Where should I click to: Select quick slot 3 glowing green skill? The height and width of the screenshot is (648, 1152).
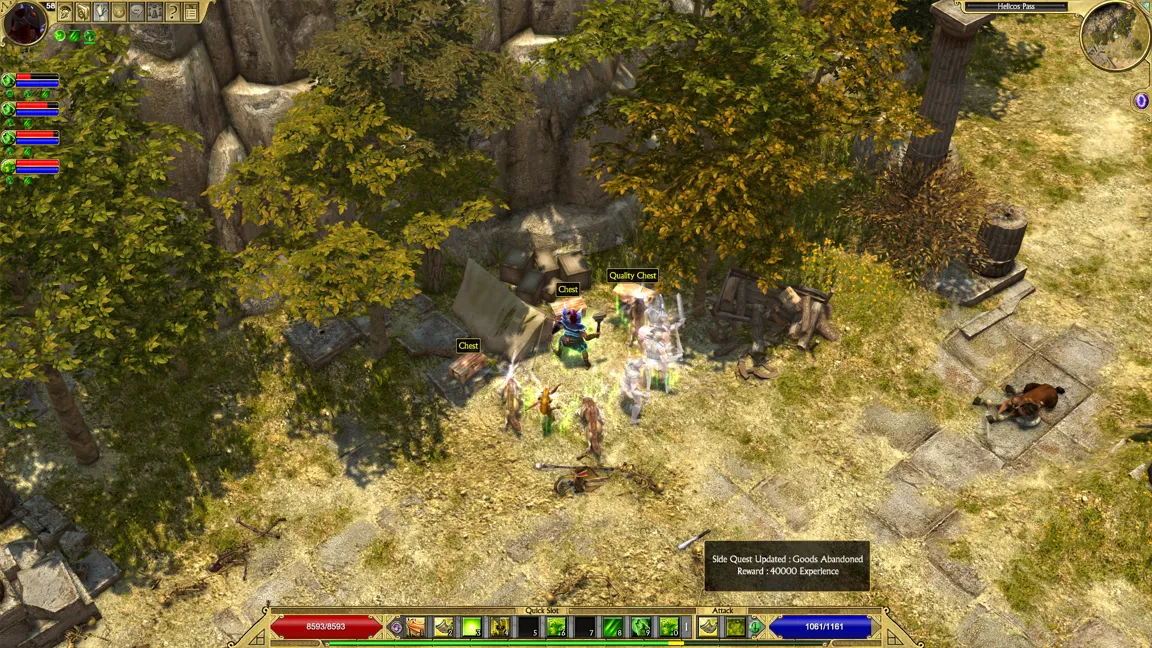[471, 627]
